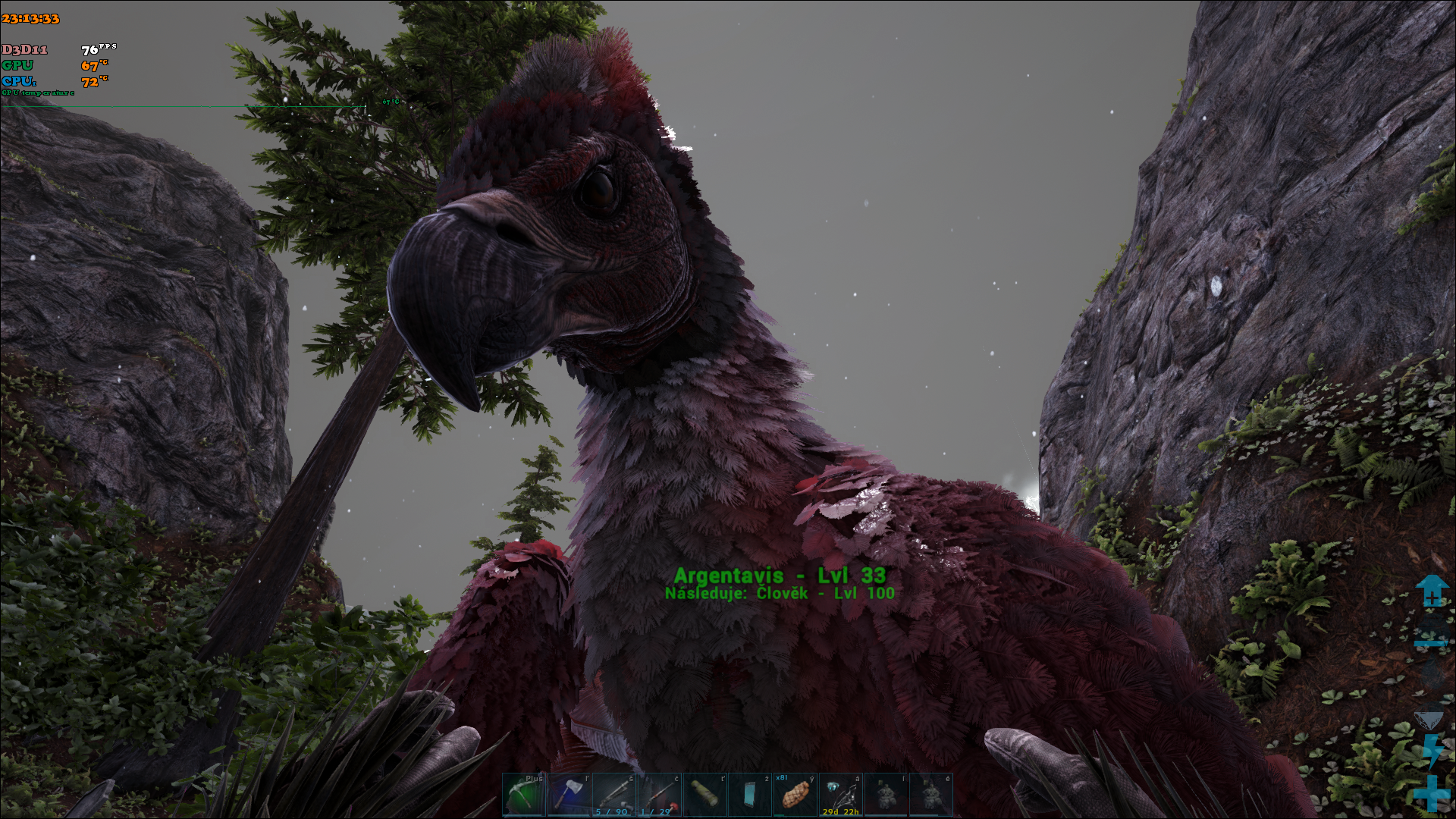Click the blue tablet item slot

750,794
